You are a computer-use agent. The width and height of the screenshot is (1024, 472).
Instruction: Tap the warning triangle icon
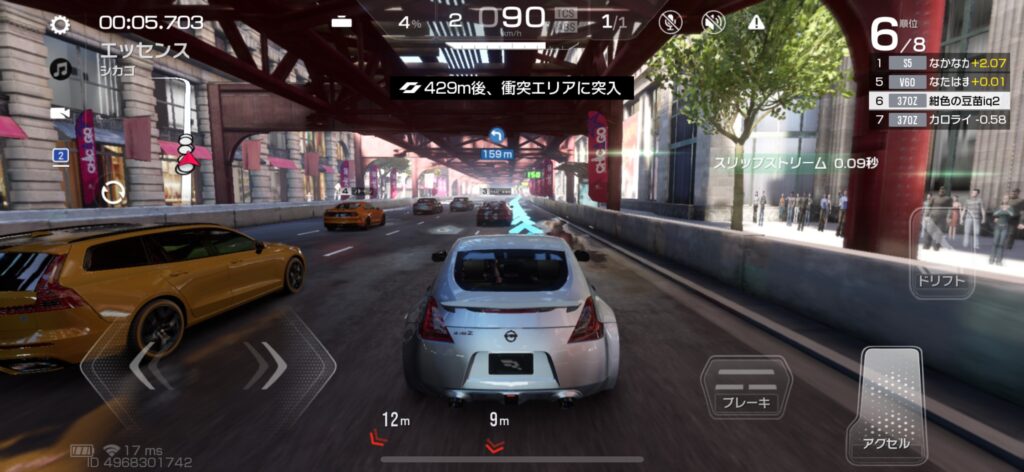click(756, 22)
